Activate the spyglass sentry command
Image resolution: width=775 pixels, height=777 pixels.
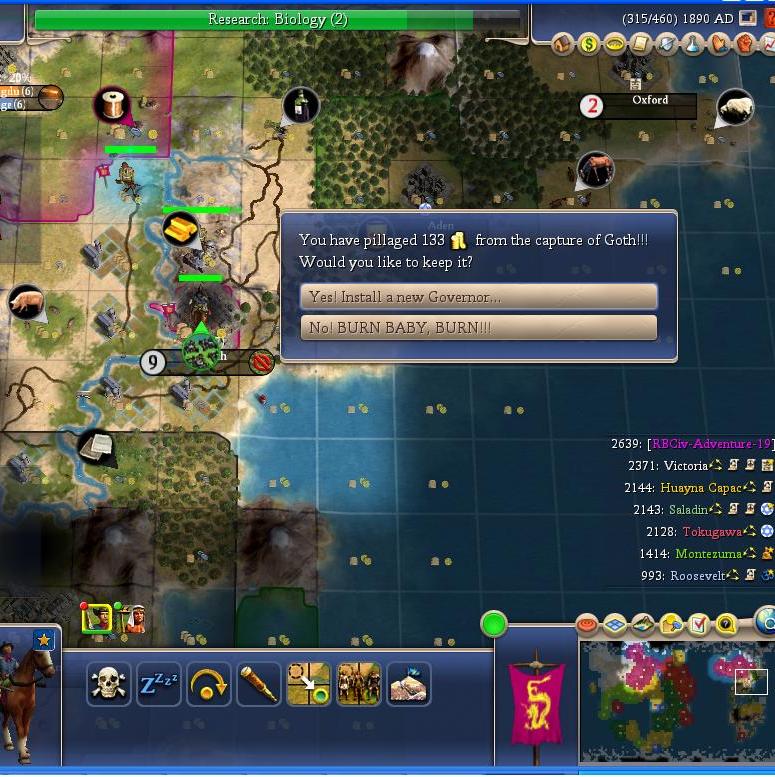click(258, 684)
